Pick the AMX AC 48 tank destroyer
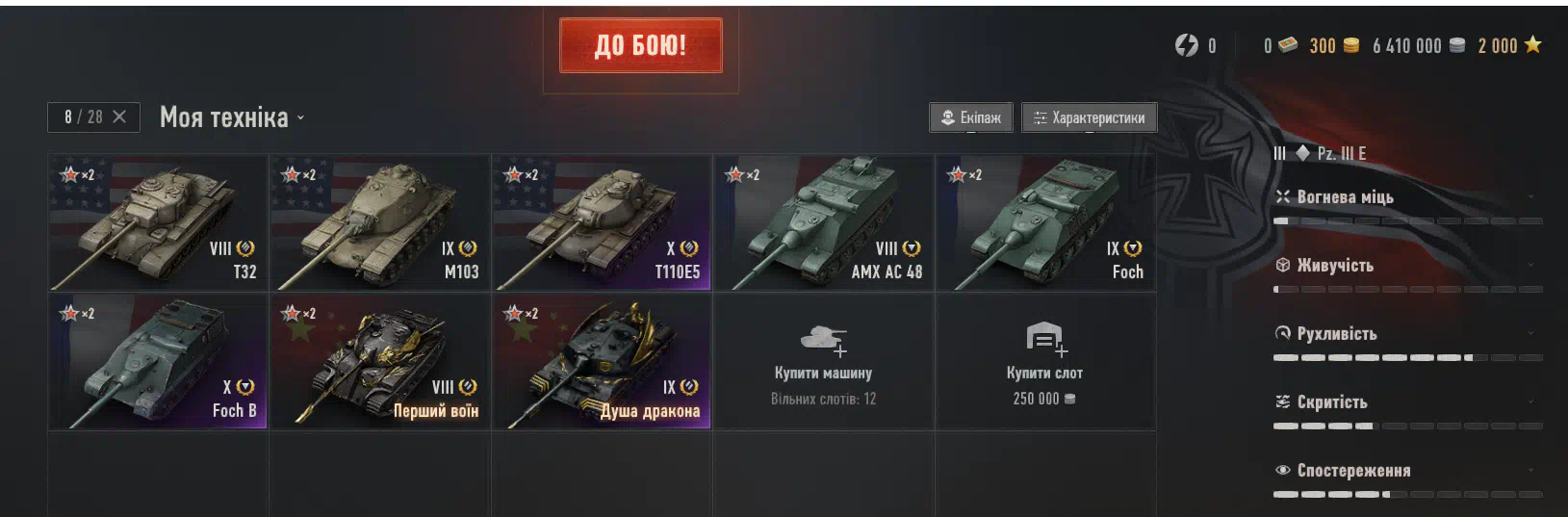 (823, 222)
